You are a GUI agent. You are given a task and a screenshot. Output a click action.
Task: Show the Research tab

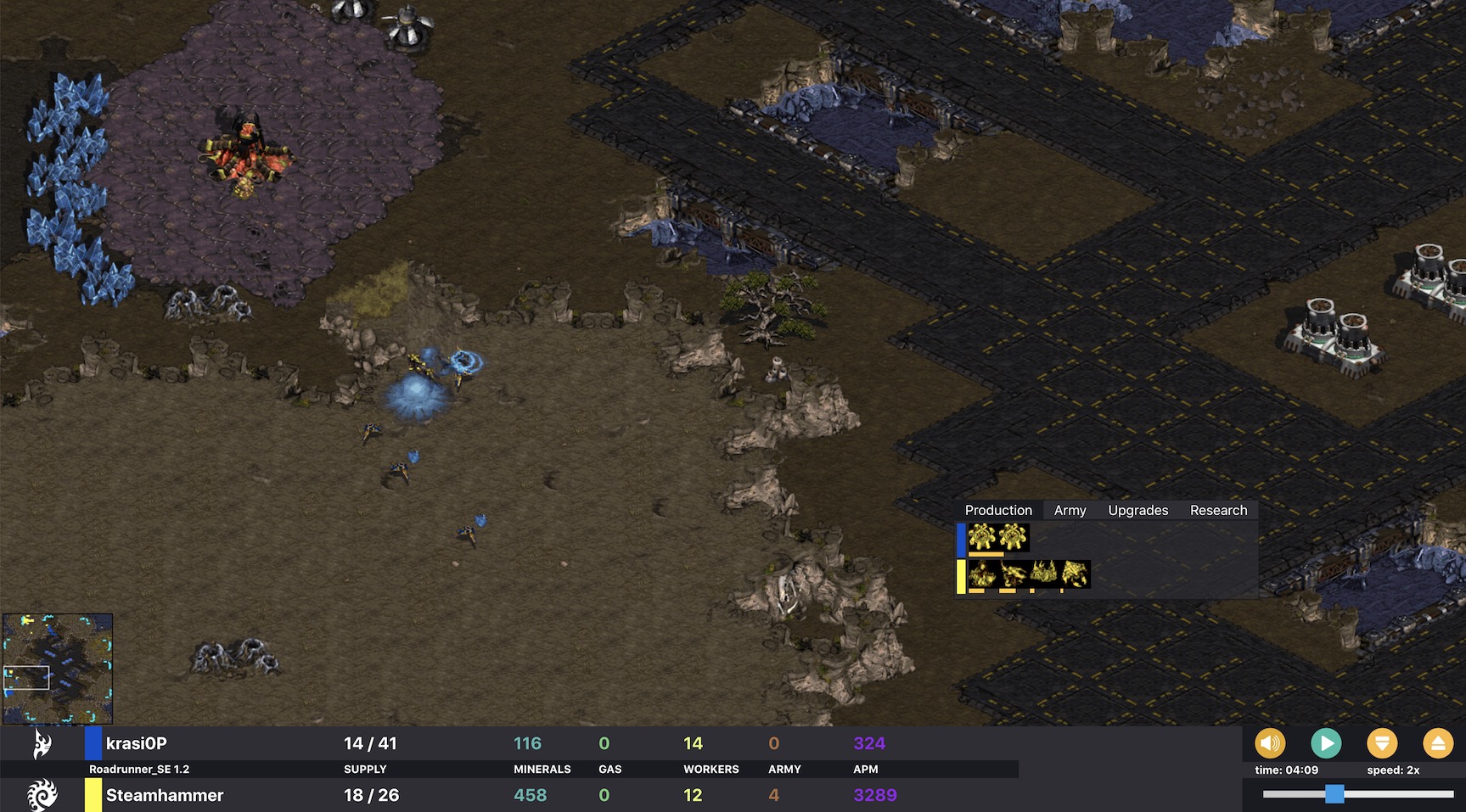(1218, 510)
